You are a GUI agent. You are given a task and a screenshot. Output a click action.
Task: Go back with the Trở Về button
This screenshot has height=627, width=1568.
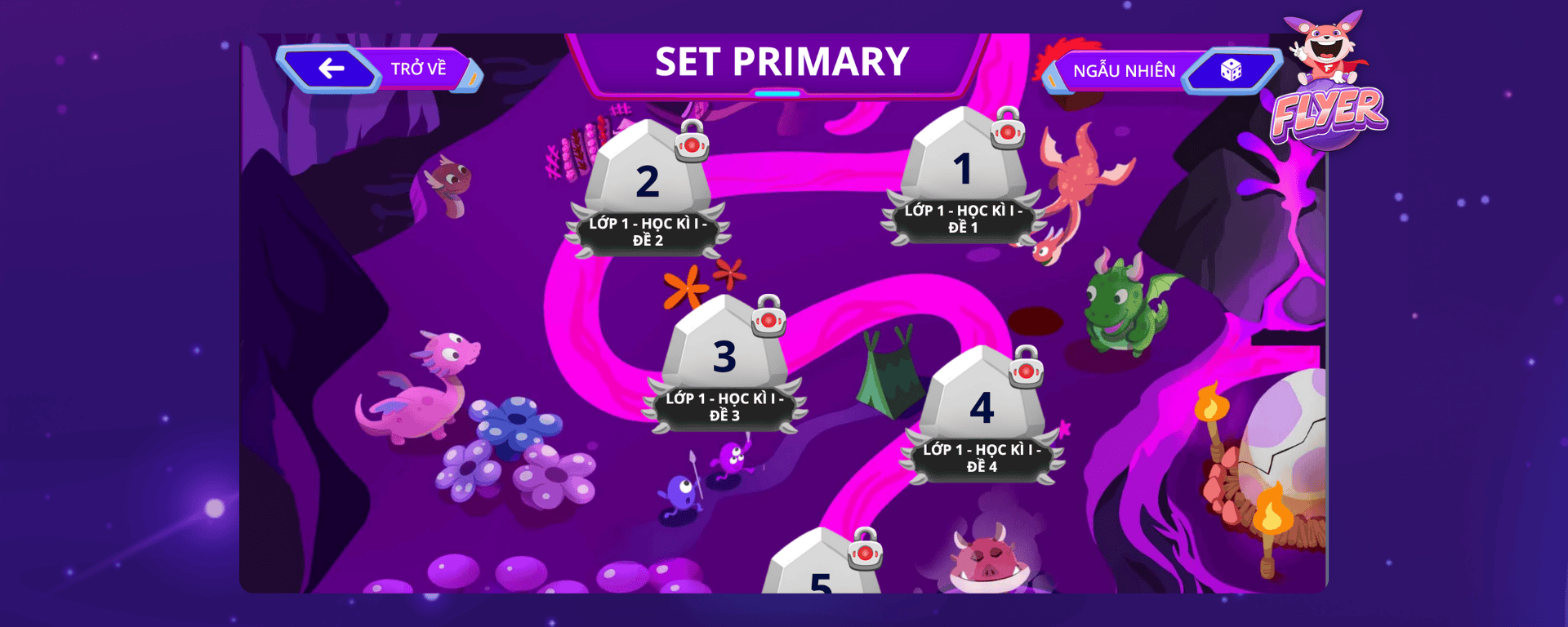tap(381, 69)
